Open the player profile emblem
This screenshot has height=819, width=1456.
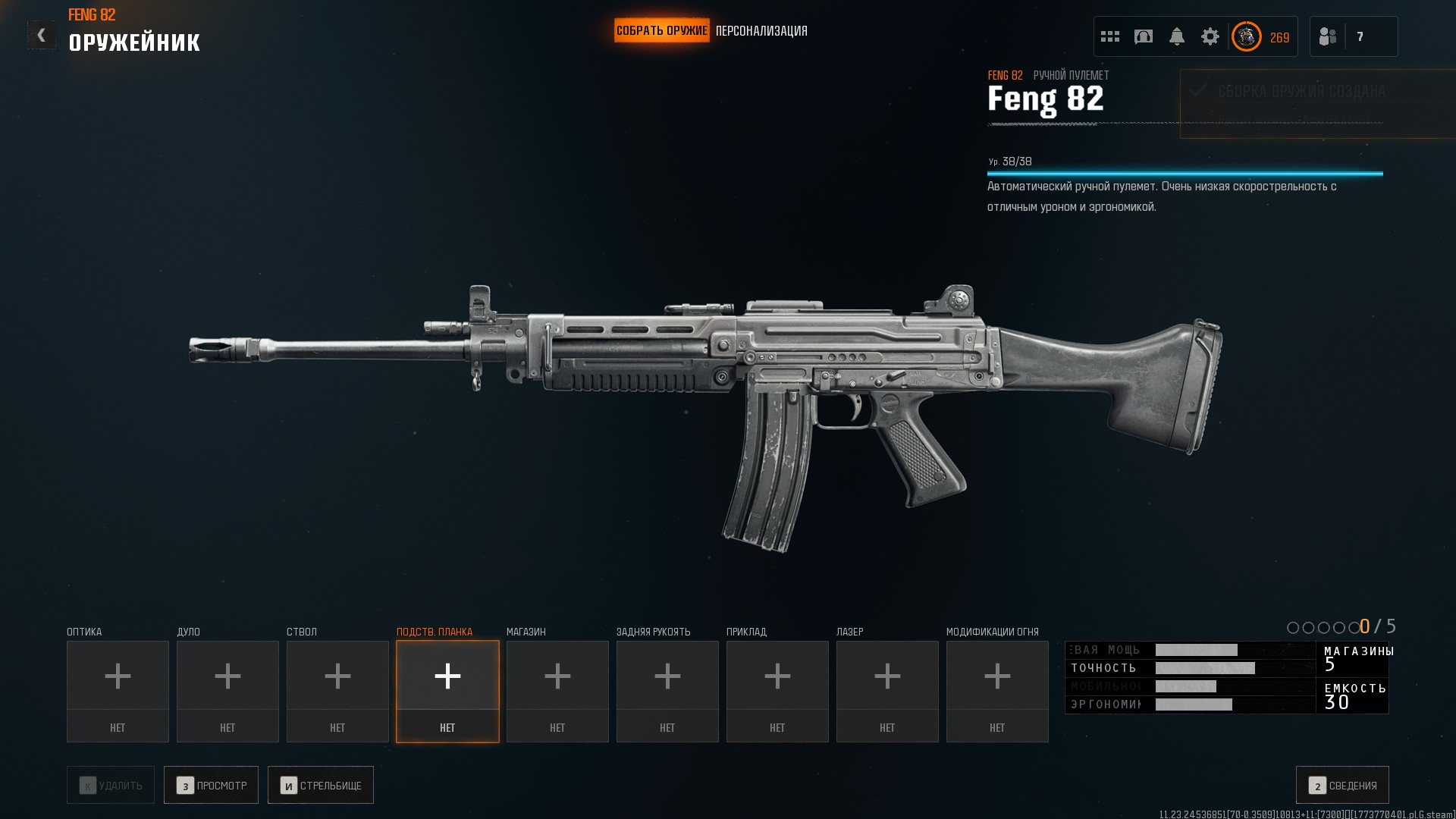click(1247, 36)
